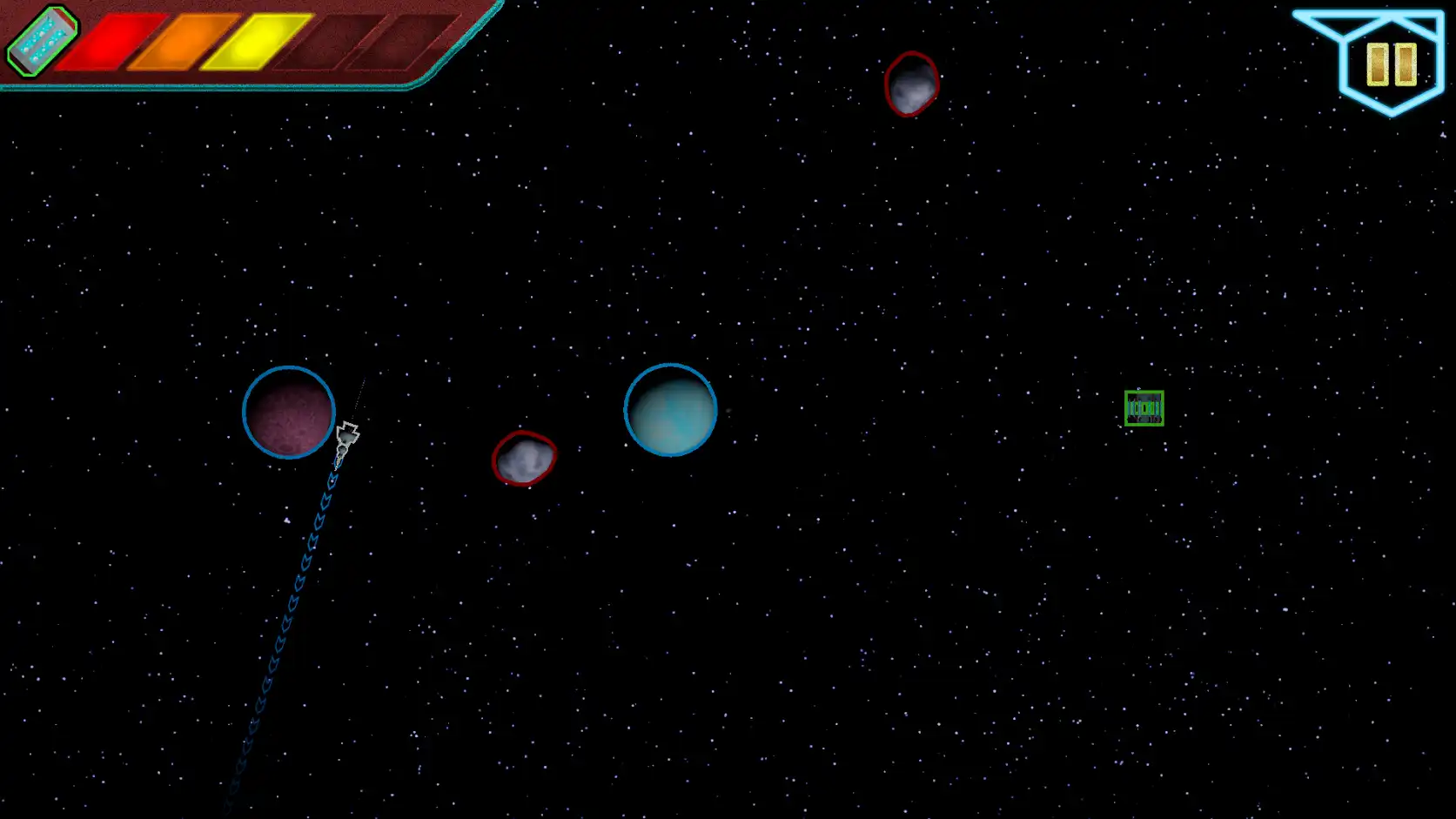The width and height of the screenshot is (1456, 819).
Task: Select the green battery pickup item
Action: pyautogui.click(x=1144, y=406)
